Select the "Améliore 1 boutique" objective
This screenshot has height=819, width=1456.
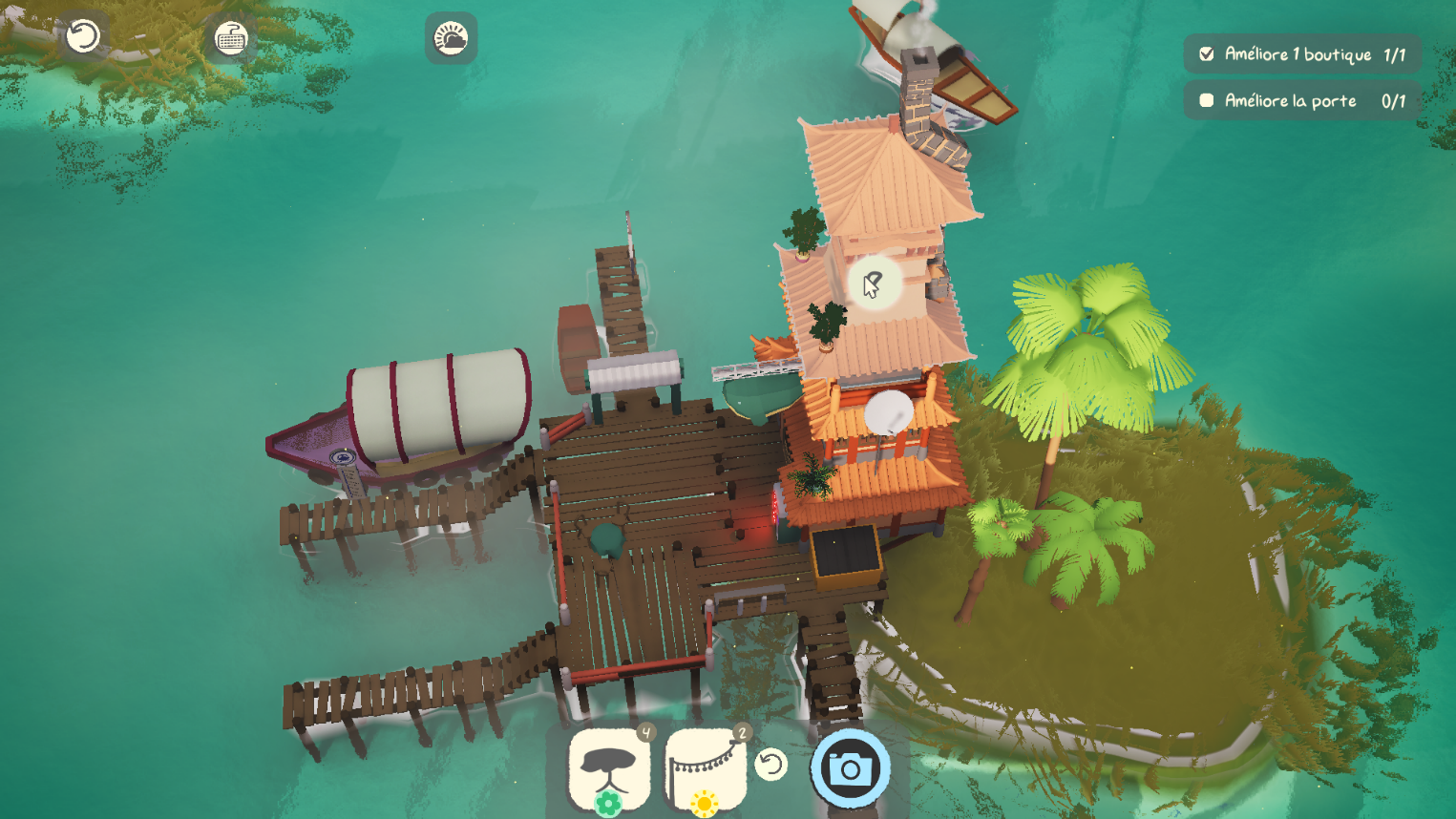pos(1302,54)
